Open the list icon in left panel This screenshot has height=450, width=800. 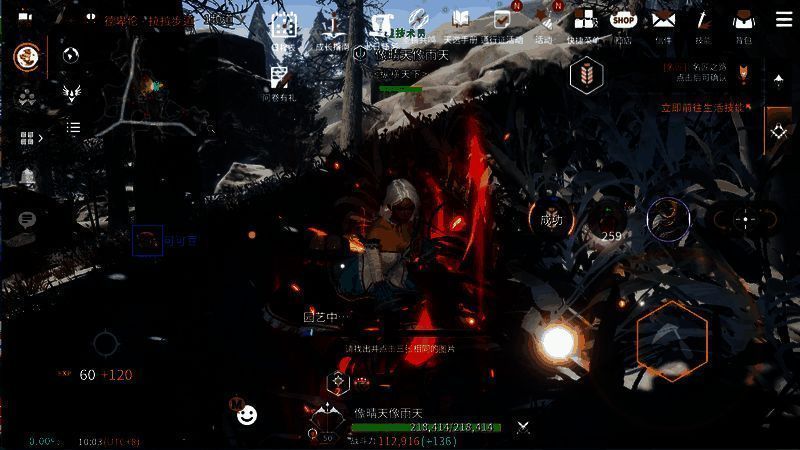(73, 127)
